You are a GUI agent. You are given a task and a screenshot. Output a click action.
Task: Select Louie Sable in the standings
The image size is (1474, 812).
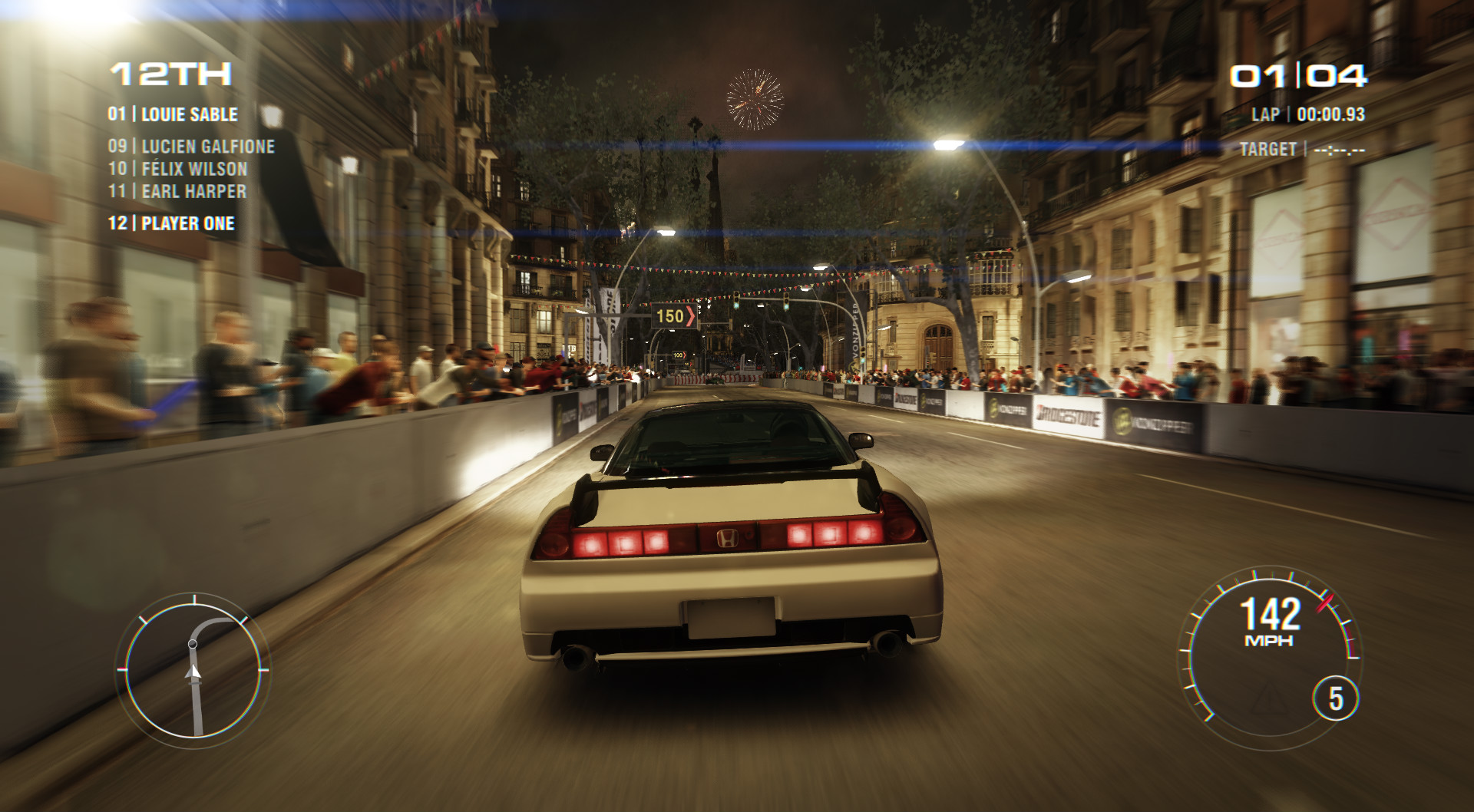[x=174, y=114]
